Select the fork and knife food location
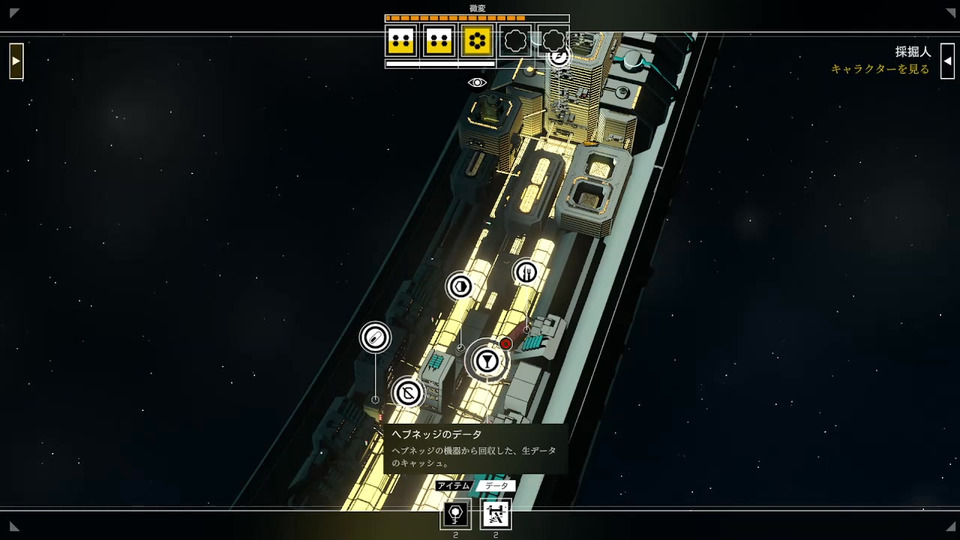The width and height of the screenshot is (960, 540). click(526, 272)
